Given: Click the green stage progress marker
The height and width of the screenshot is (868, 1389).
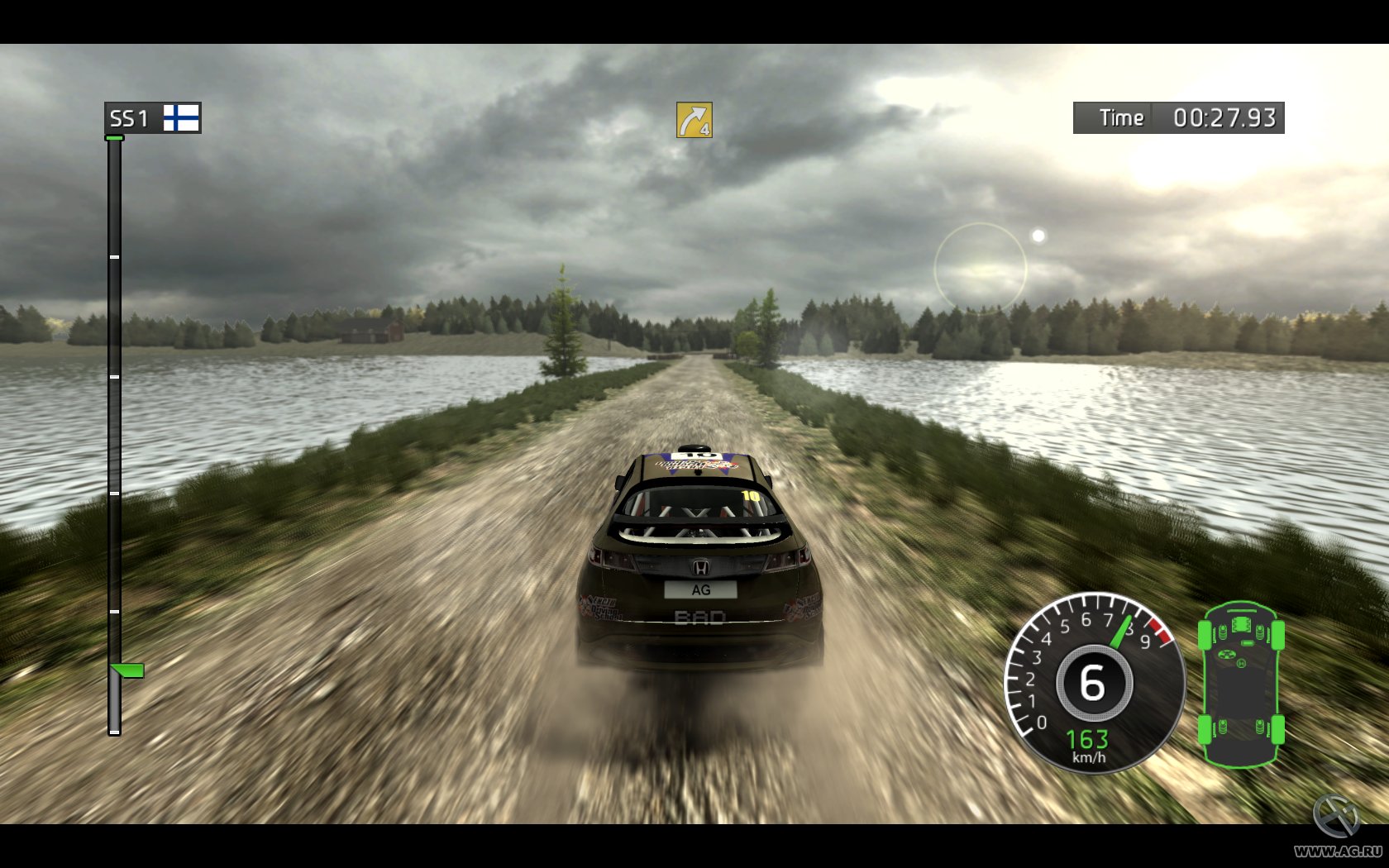Looking at the screenshot, I should (x=127, y=670).
